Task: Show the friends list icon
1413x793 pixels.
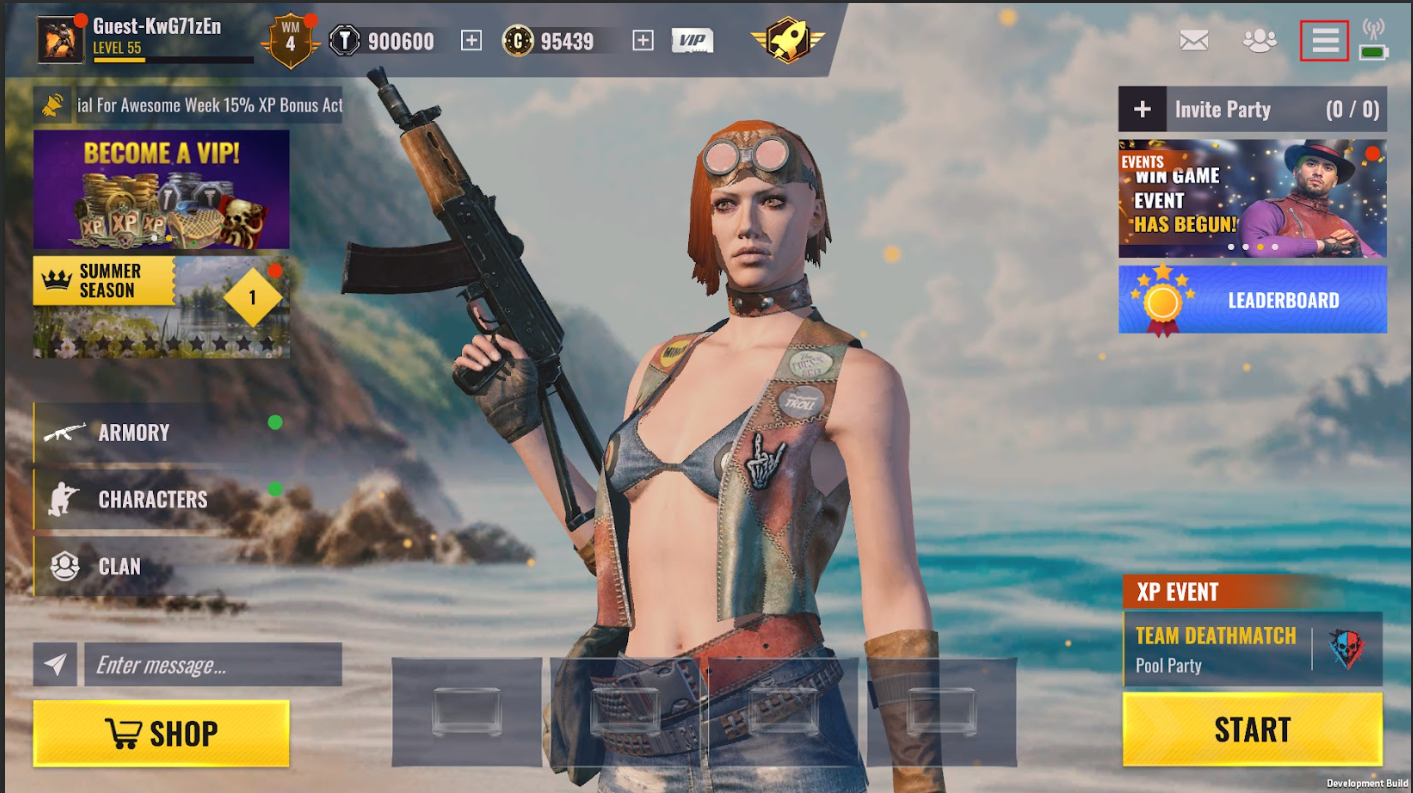Action: [x=1260, y=41]
